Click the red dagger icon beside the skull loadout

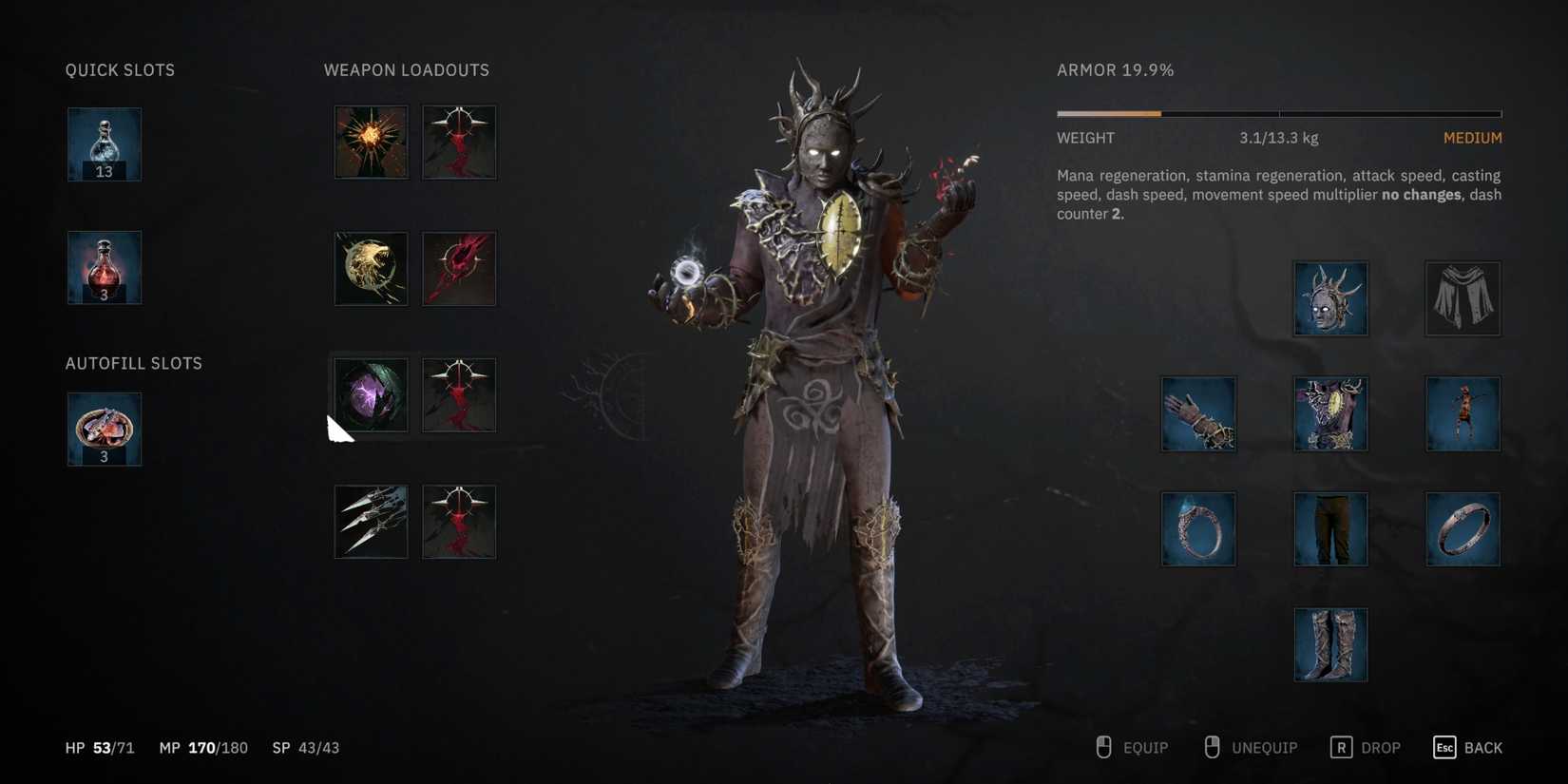click(x=458, y=269)
